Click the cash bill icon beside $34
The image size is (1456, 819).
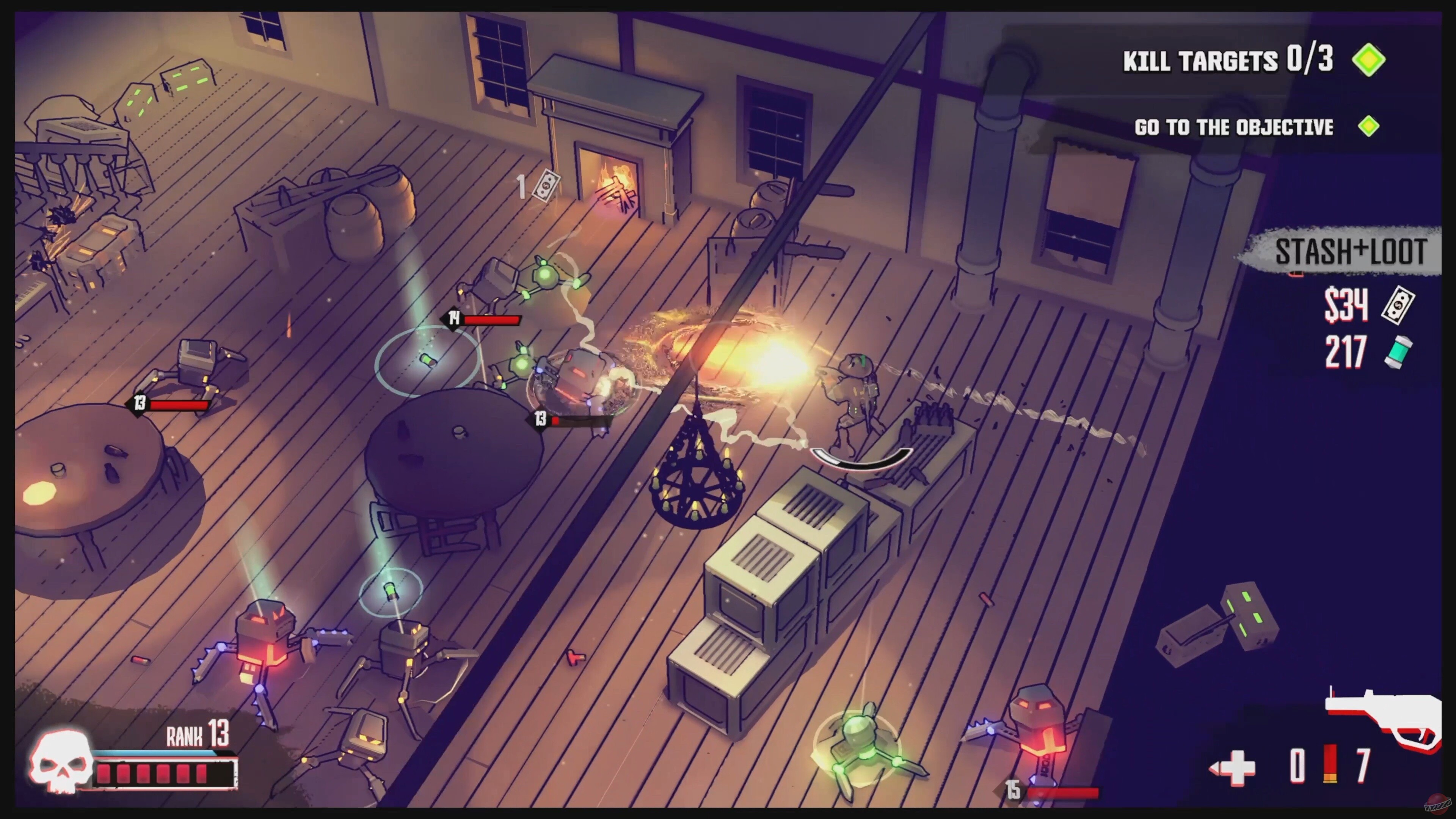[x=1399, y=305]
